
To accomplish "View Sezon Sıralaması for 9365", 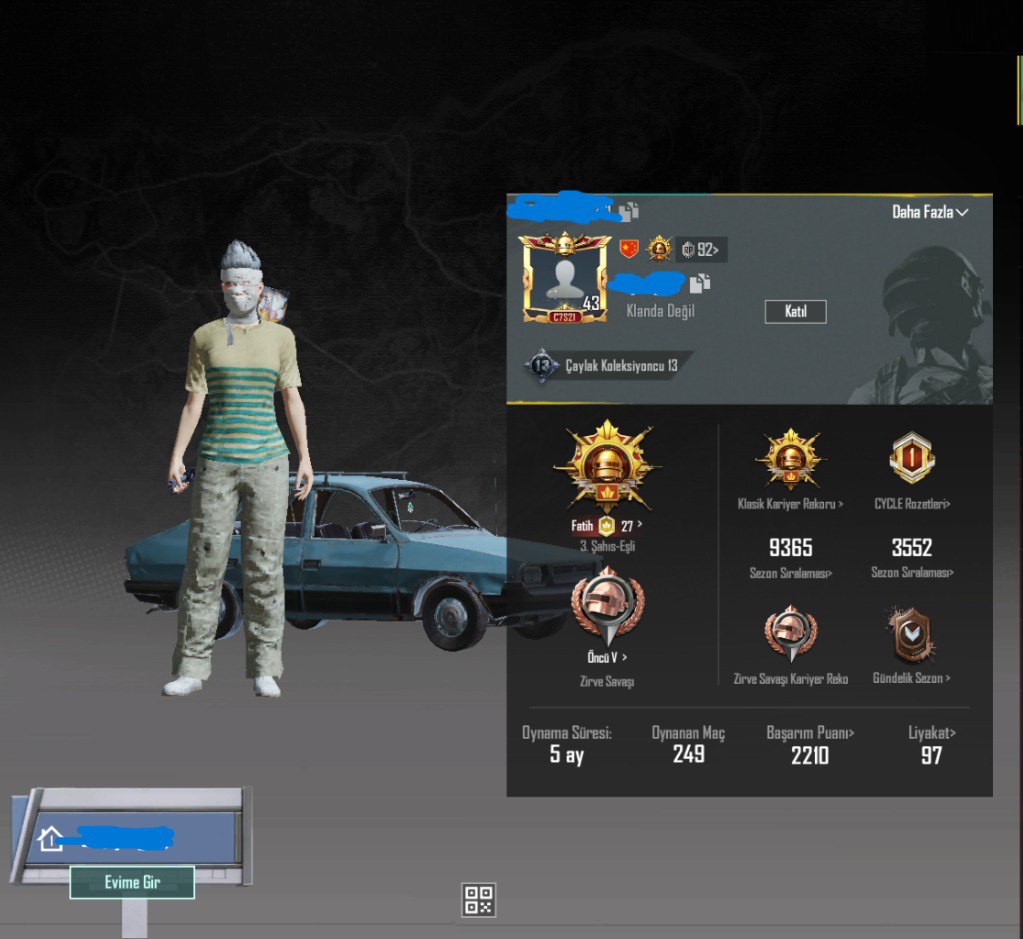I will (x=790, y=558).
